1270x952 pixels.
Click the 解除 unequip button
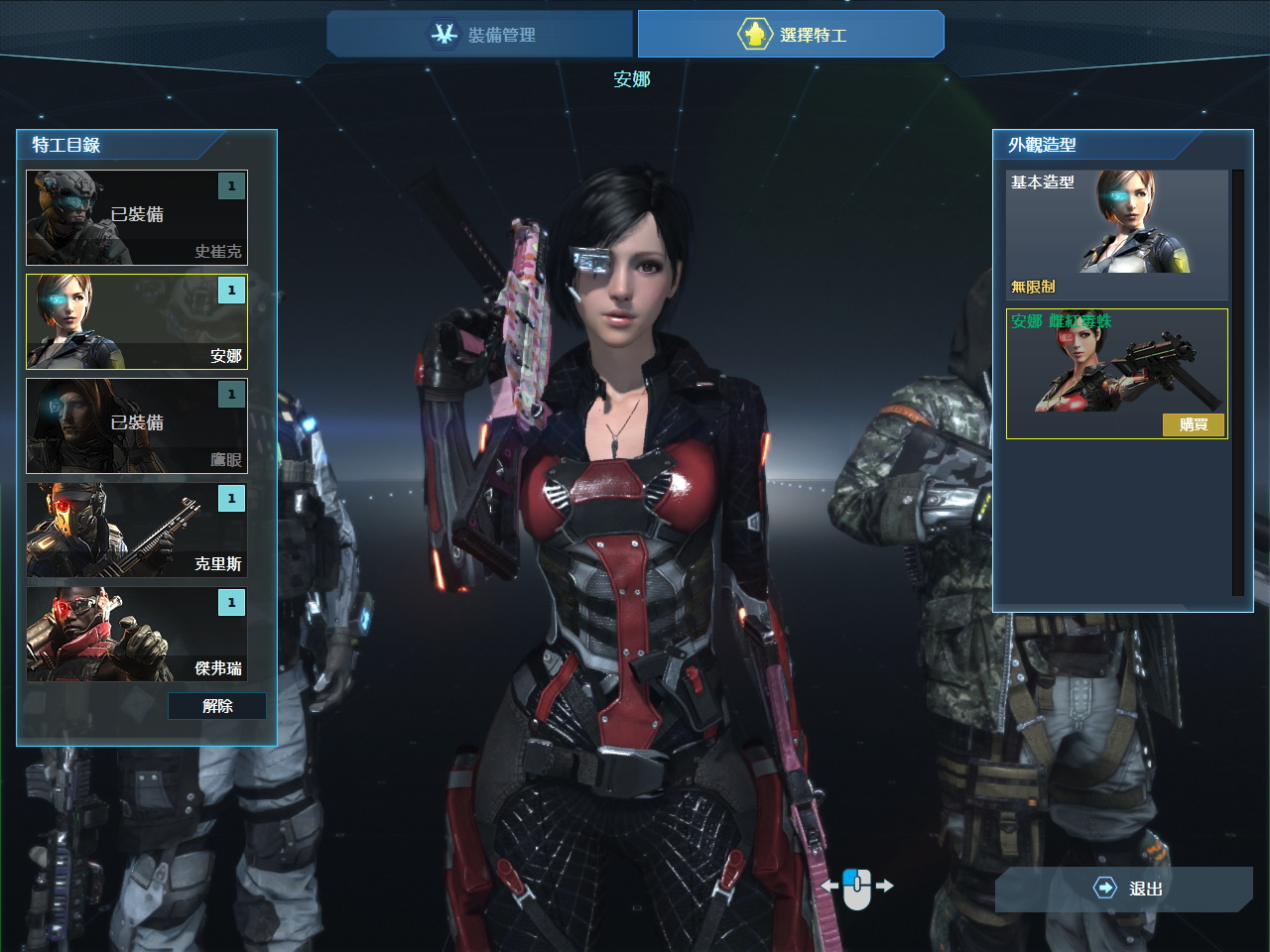(217, 706)
